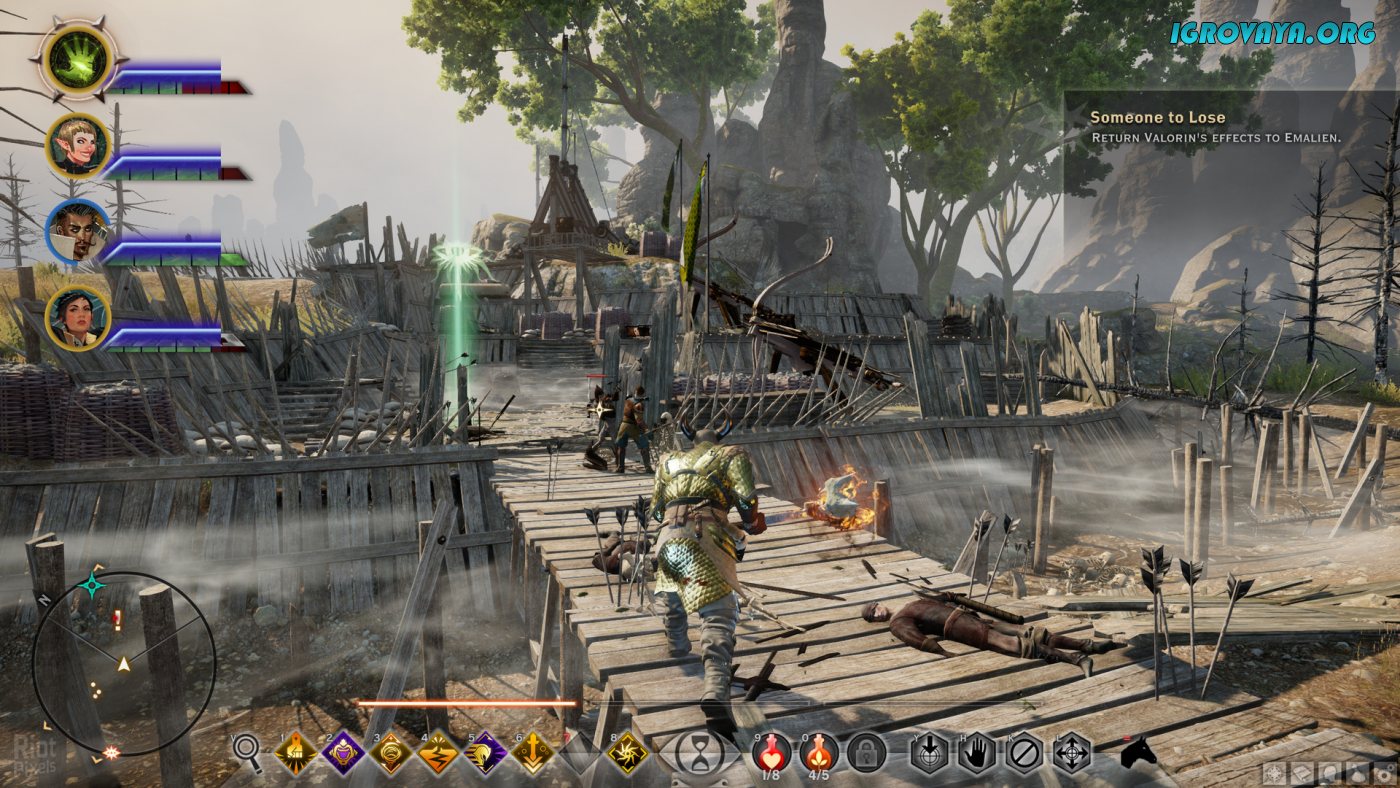Viewport: 1400px width, 788px height.
Task: Activate the spinning blades ability in slot 8
Action: click(628, 754)
